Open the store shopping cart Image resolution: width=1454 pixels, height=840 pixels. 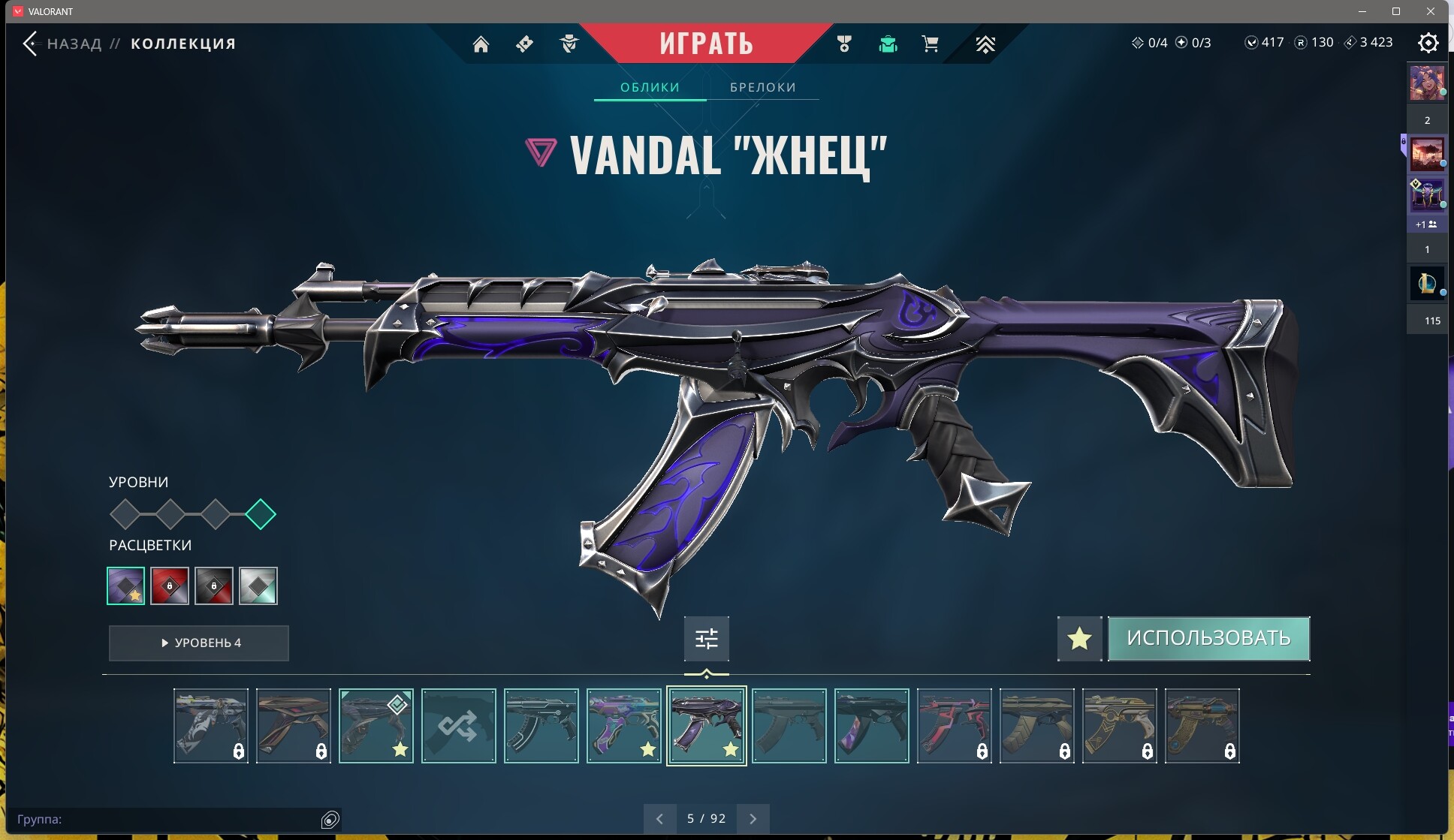[x=930, y=44]
